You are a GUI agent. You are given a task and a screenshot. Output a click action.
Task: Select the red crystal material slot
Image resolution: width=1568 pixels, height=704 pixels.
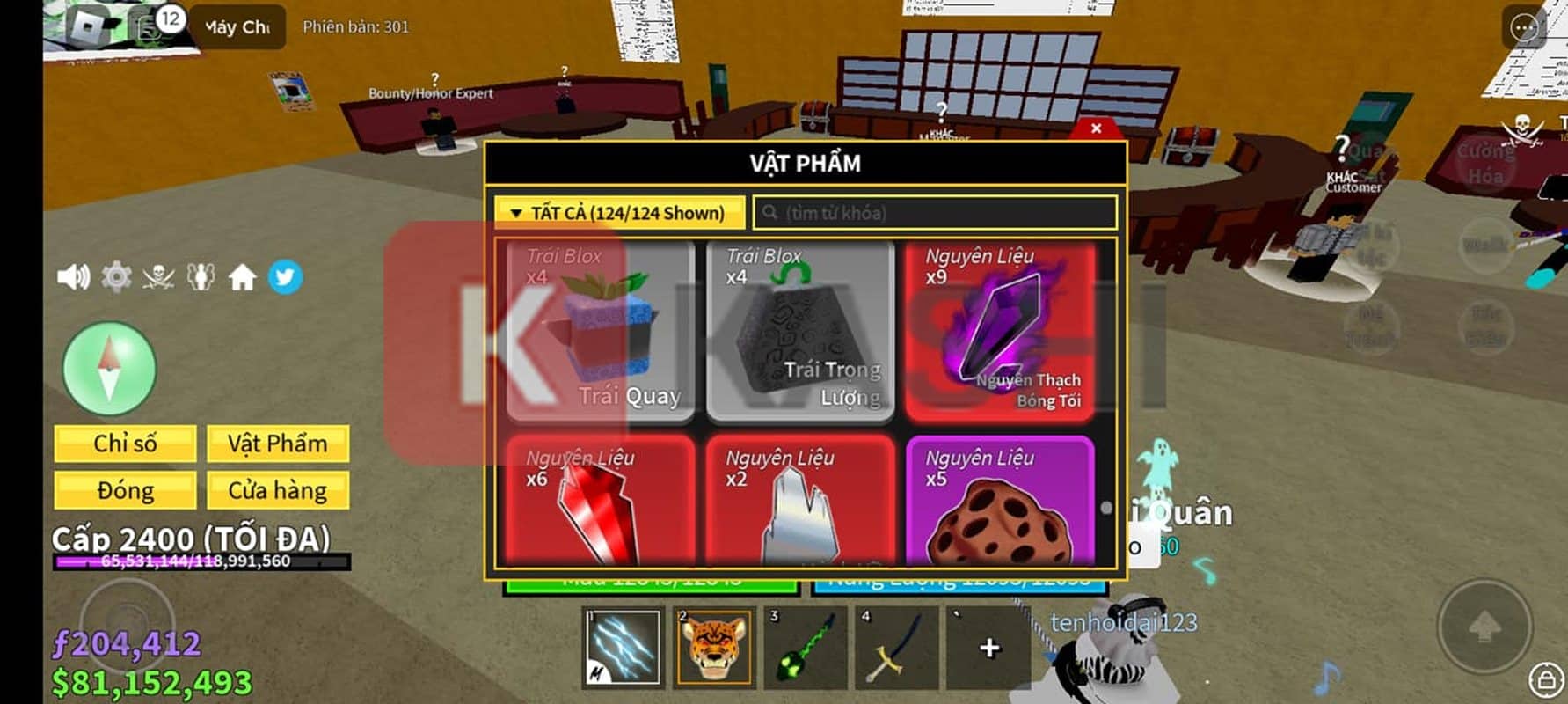tap(601, 500)
